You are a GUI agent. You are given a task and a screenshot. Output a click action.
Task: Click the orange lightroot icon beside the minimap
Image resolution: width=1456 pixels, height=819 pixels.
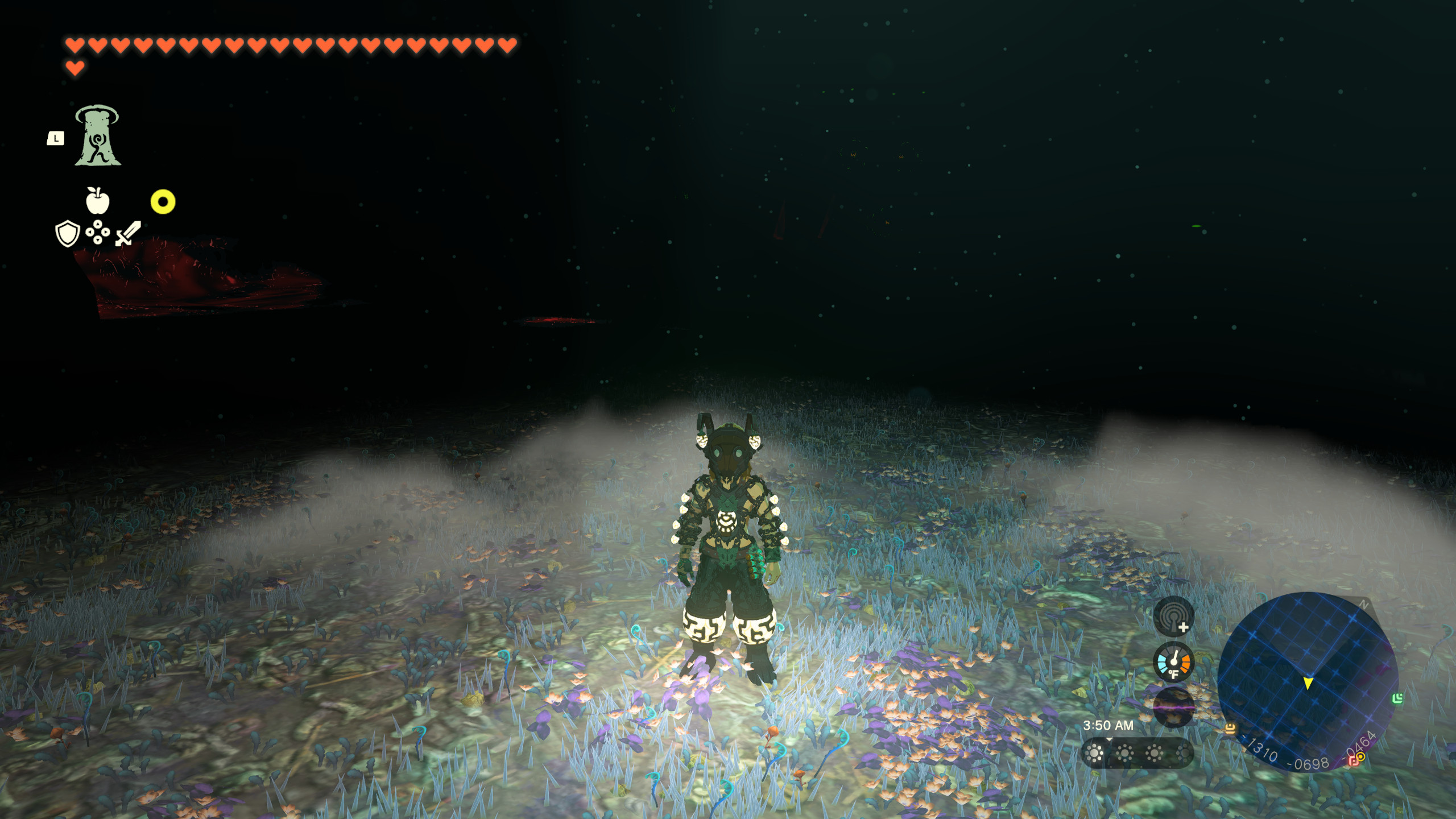coord(1230,729)
